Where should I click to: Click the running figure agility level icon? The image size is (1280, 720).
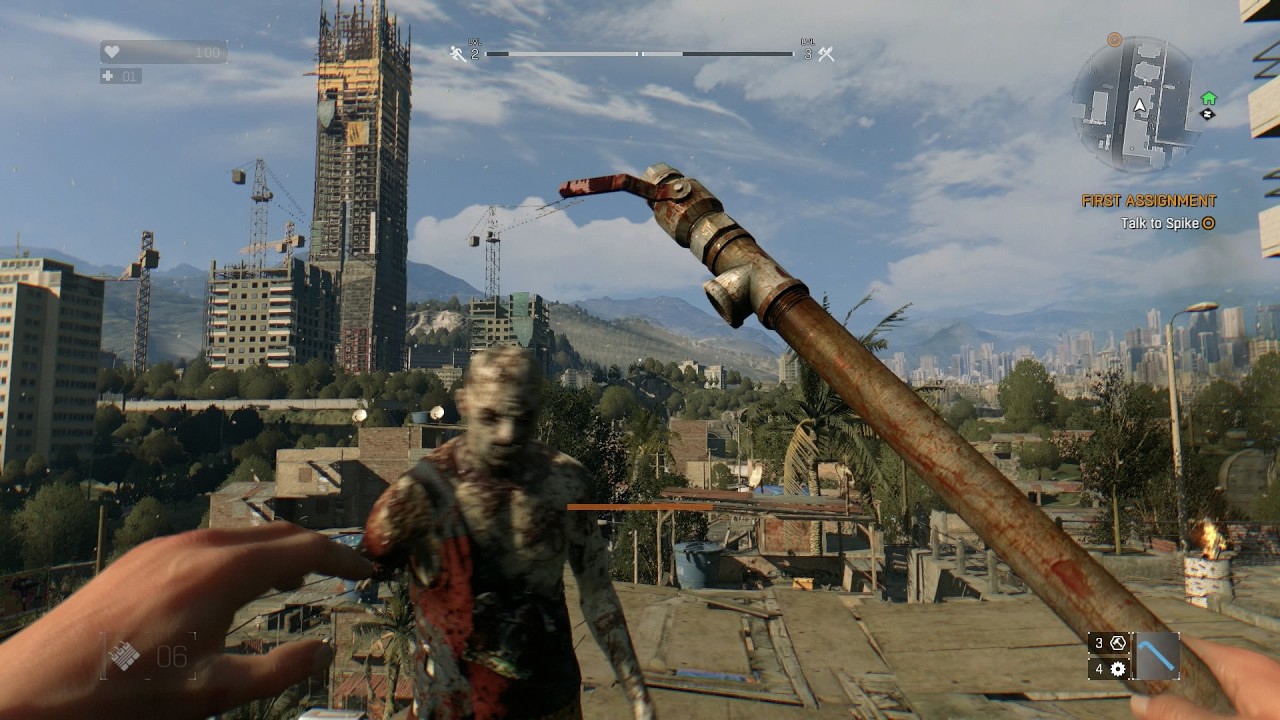click(458, 54)
